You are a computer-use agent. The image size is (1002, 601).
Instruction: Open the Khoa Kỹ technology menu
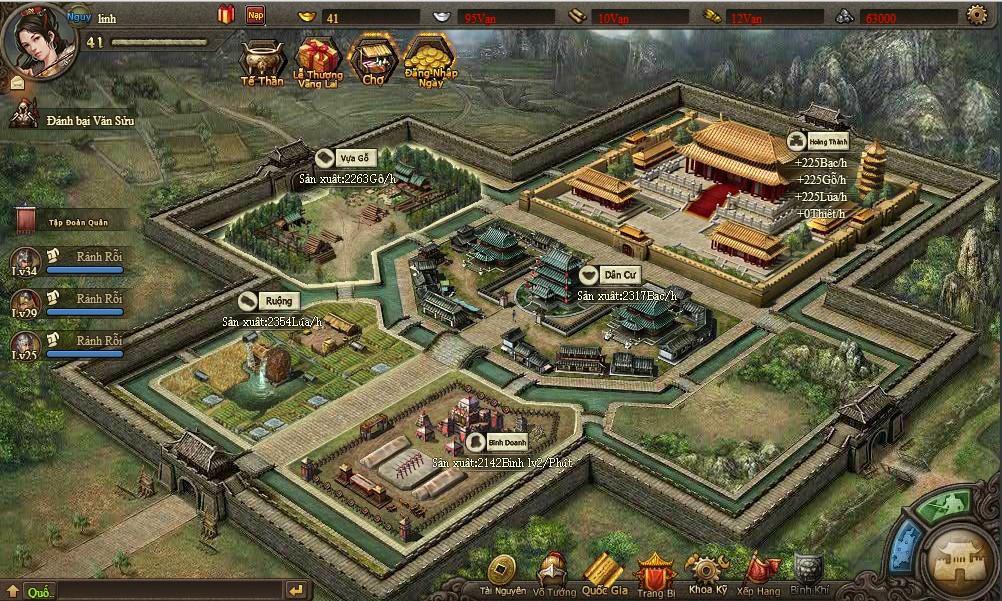point(707,574)
